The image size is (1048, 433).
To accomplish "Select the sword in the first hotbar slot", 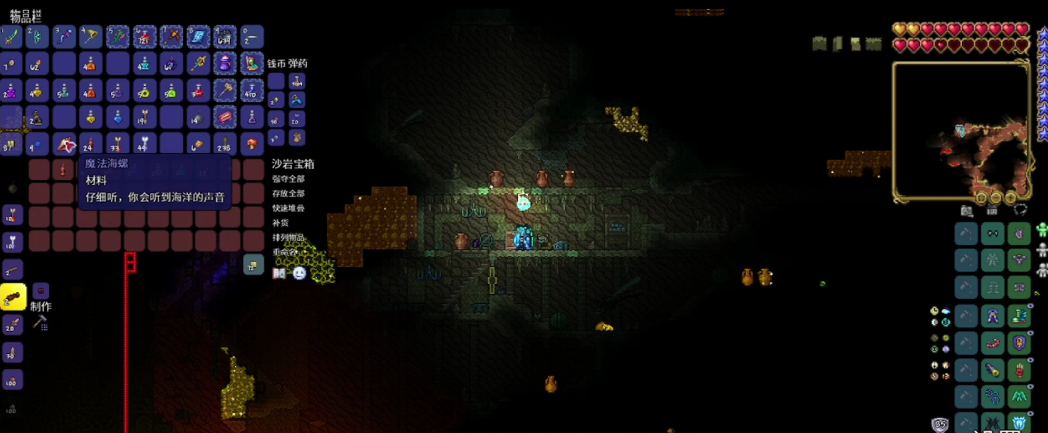I will click(12, 37).
